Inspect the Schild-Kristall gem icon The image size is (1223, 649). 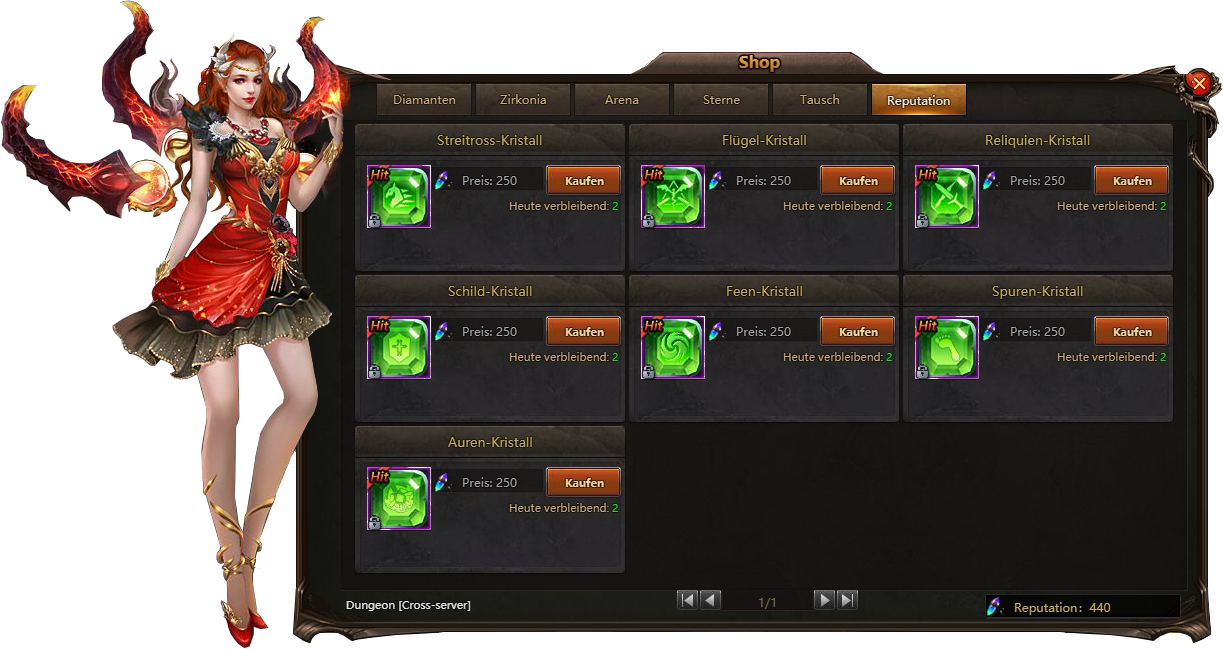click(399, 347)
